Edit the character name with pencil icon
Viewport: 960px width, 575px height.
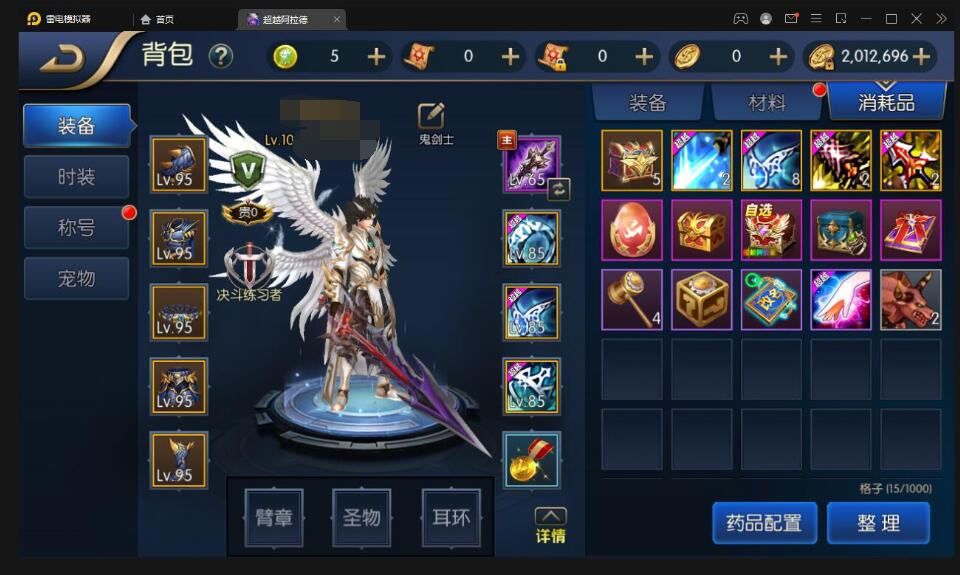[431, 115]
